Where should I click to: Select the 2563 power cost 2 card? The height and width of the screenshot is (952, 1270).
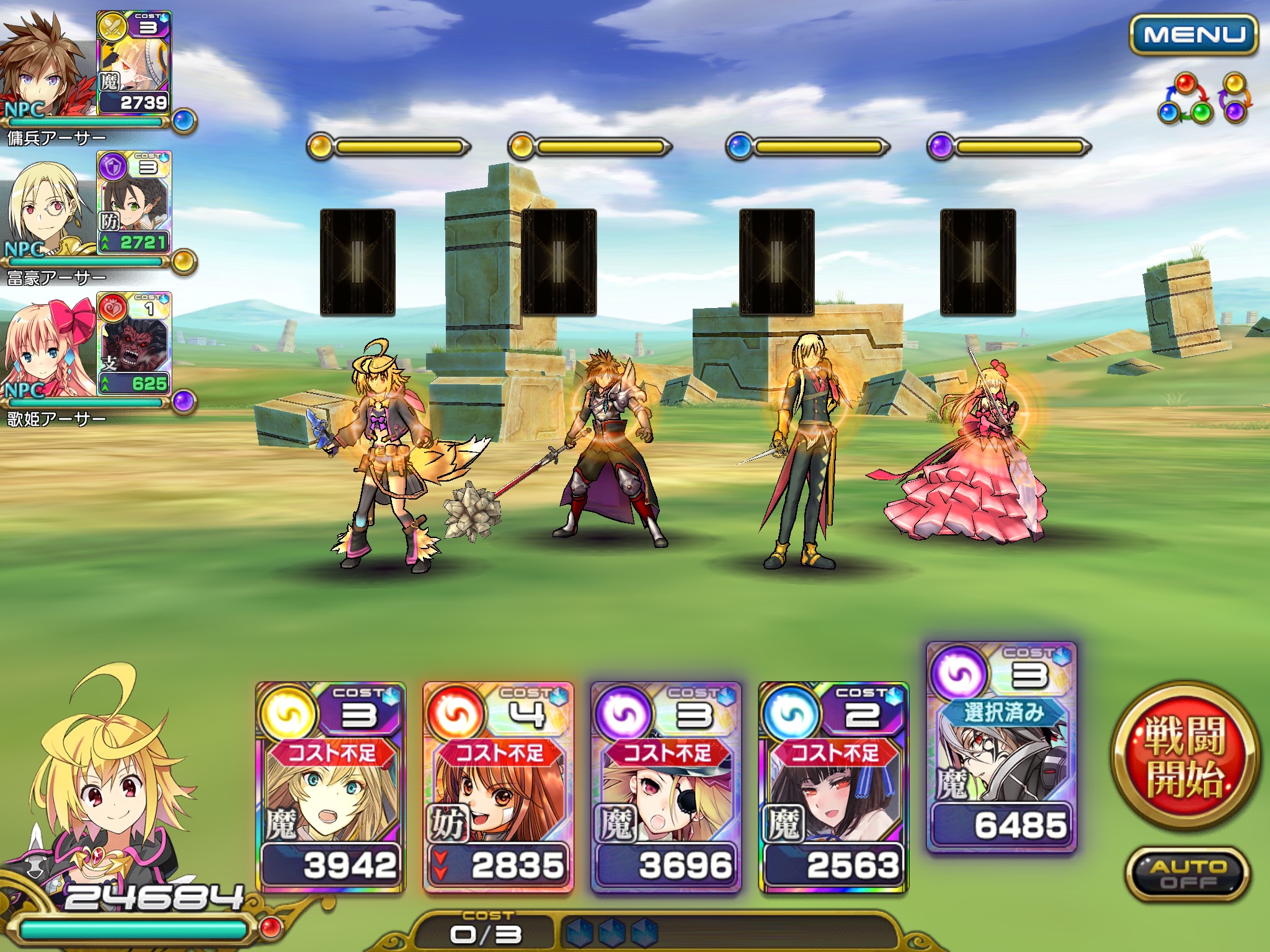[833, 787]
